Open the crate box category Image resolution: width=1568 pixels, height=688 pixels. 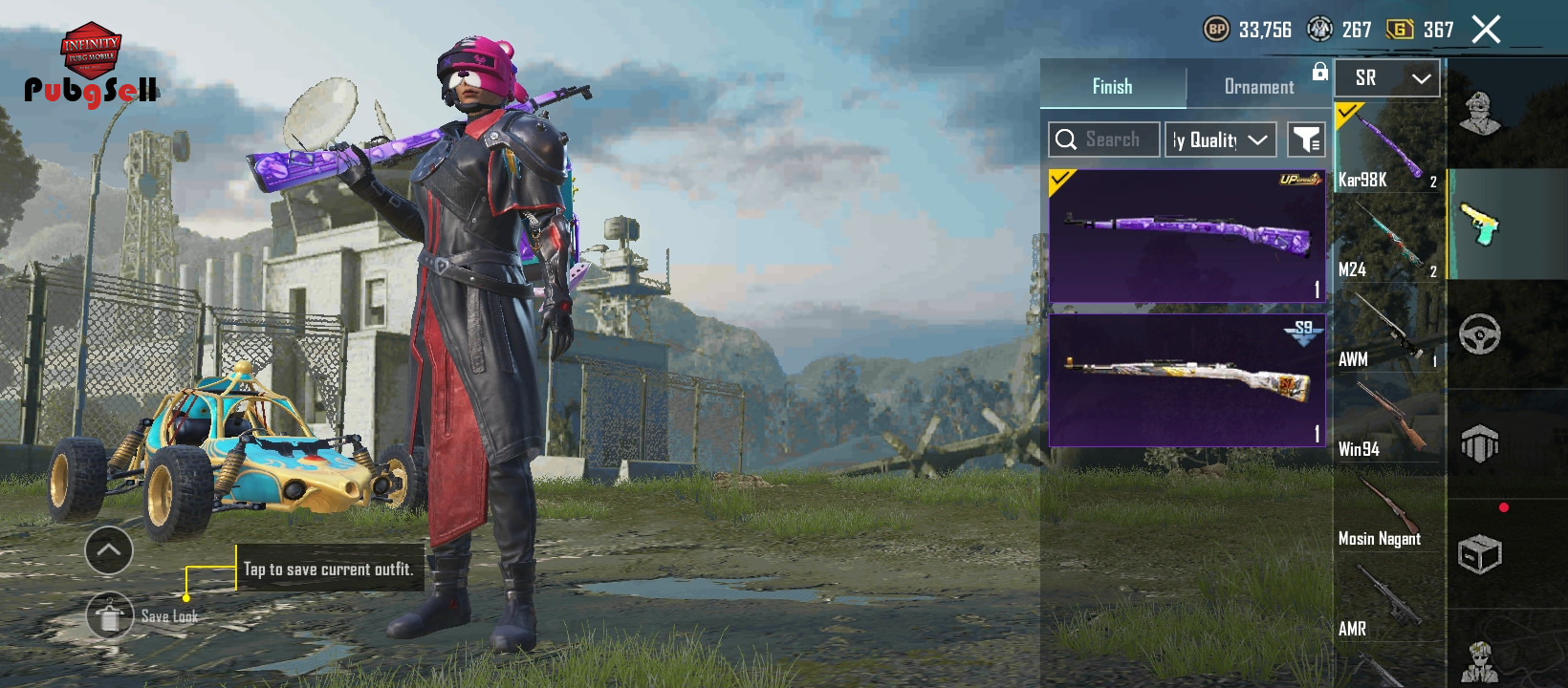tap(1479, 553)
